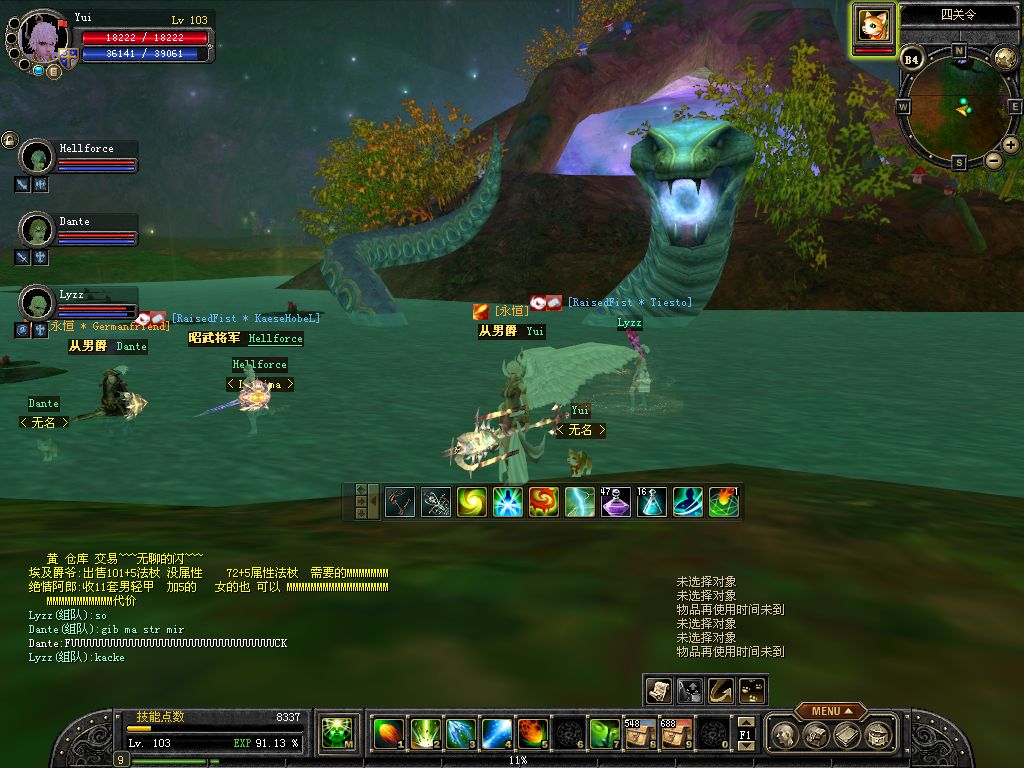Open the scroll quest icon
Screen dimensions: 1024x768
658,689
